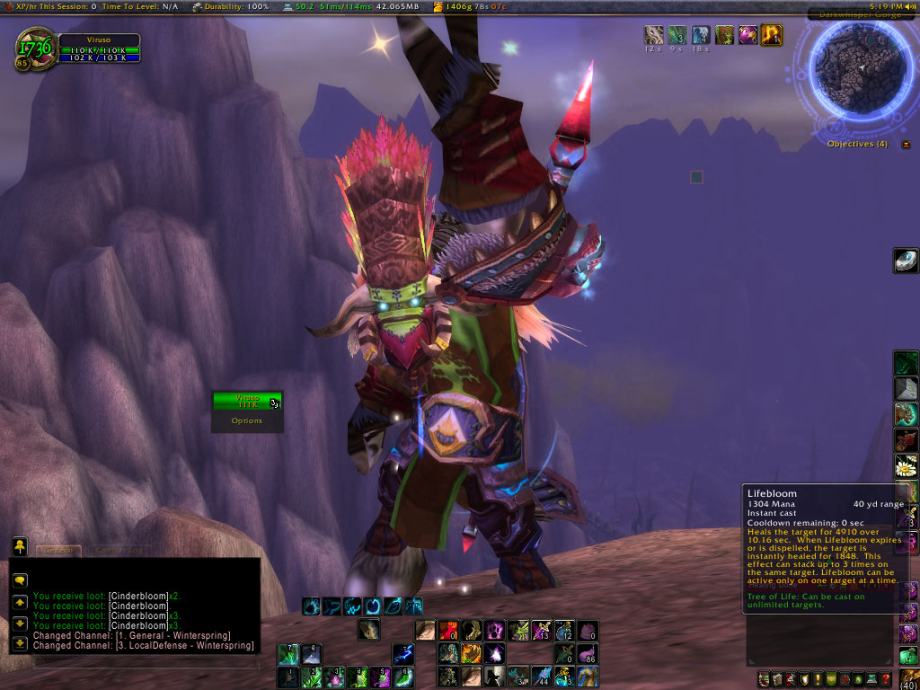Click the highlighted golden buff icon
Viewport: 920px width, 690px height.
click(771, 36)
